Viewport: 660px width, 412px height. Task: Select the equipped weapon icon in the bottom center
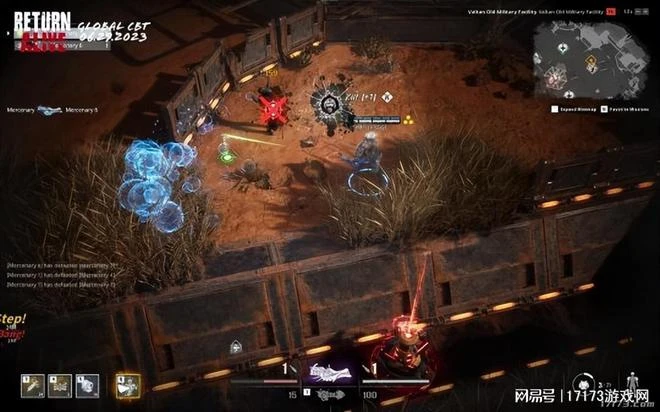(330, 374)
